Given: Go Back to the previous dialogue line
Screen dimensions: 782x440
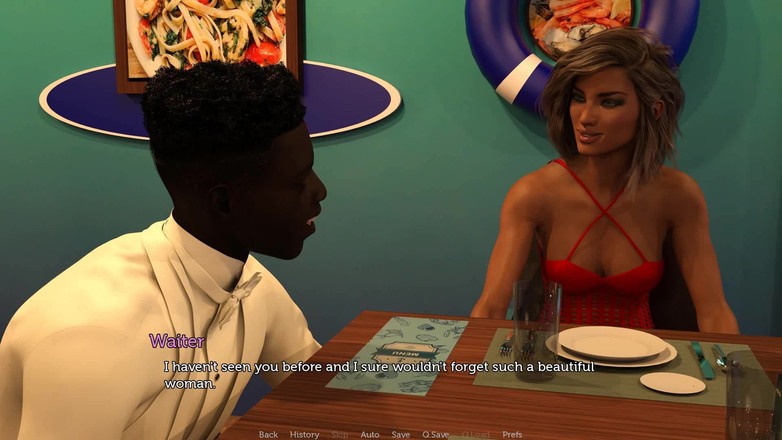Looking at the screenshot, I should (268, 434).
